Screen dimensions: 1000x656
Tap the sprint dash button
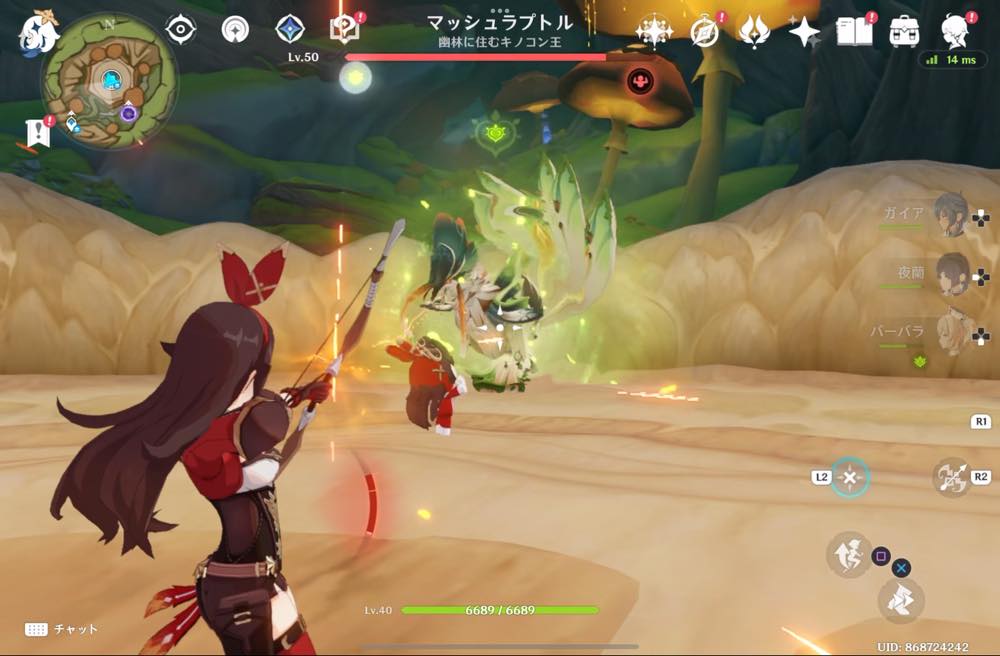900,600
